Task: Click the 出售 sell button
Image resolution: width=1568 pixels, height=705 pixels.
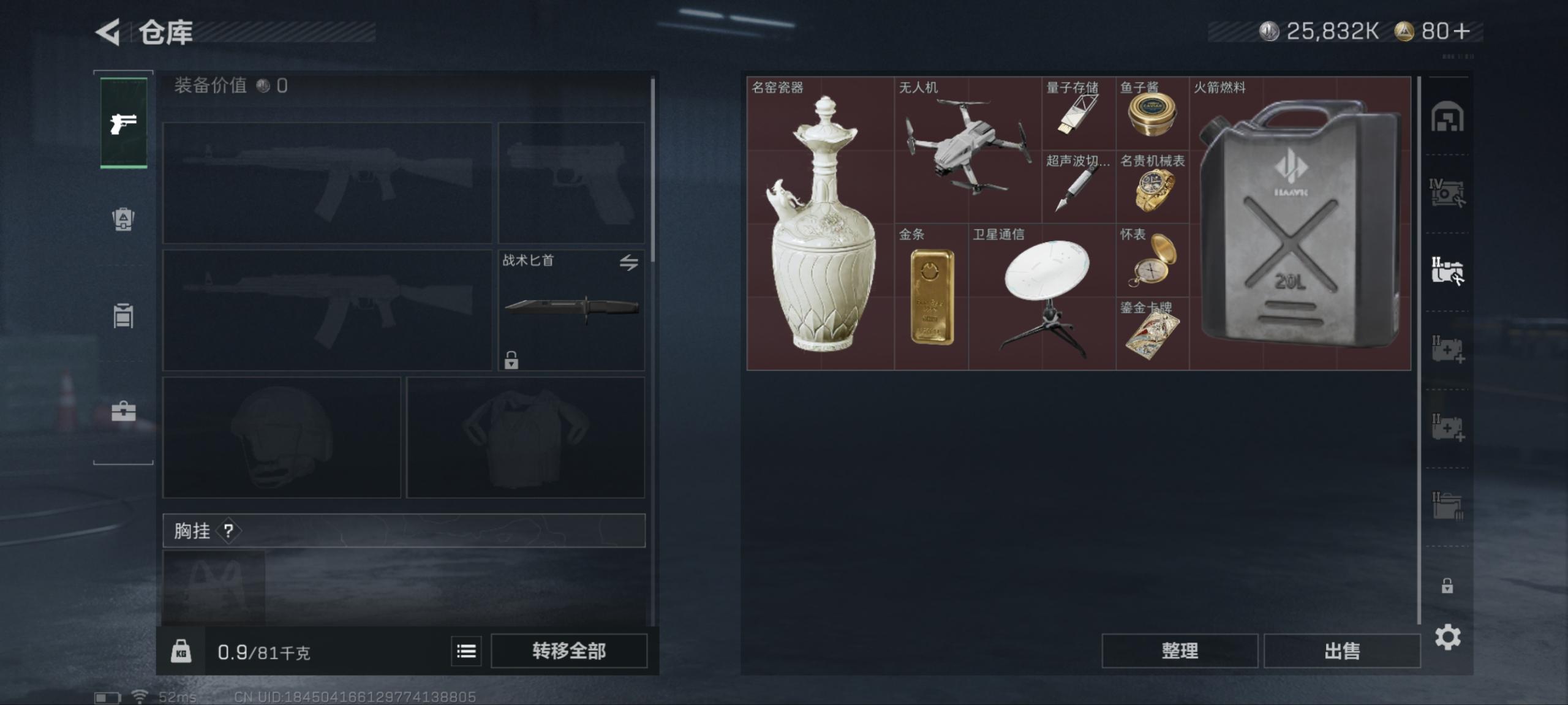Action: (1342, 650)
